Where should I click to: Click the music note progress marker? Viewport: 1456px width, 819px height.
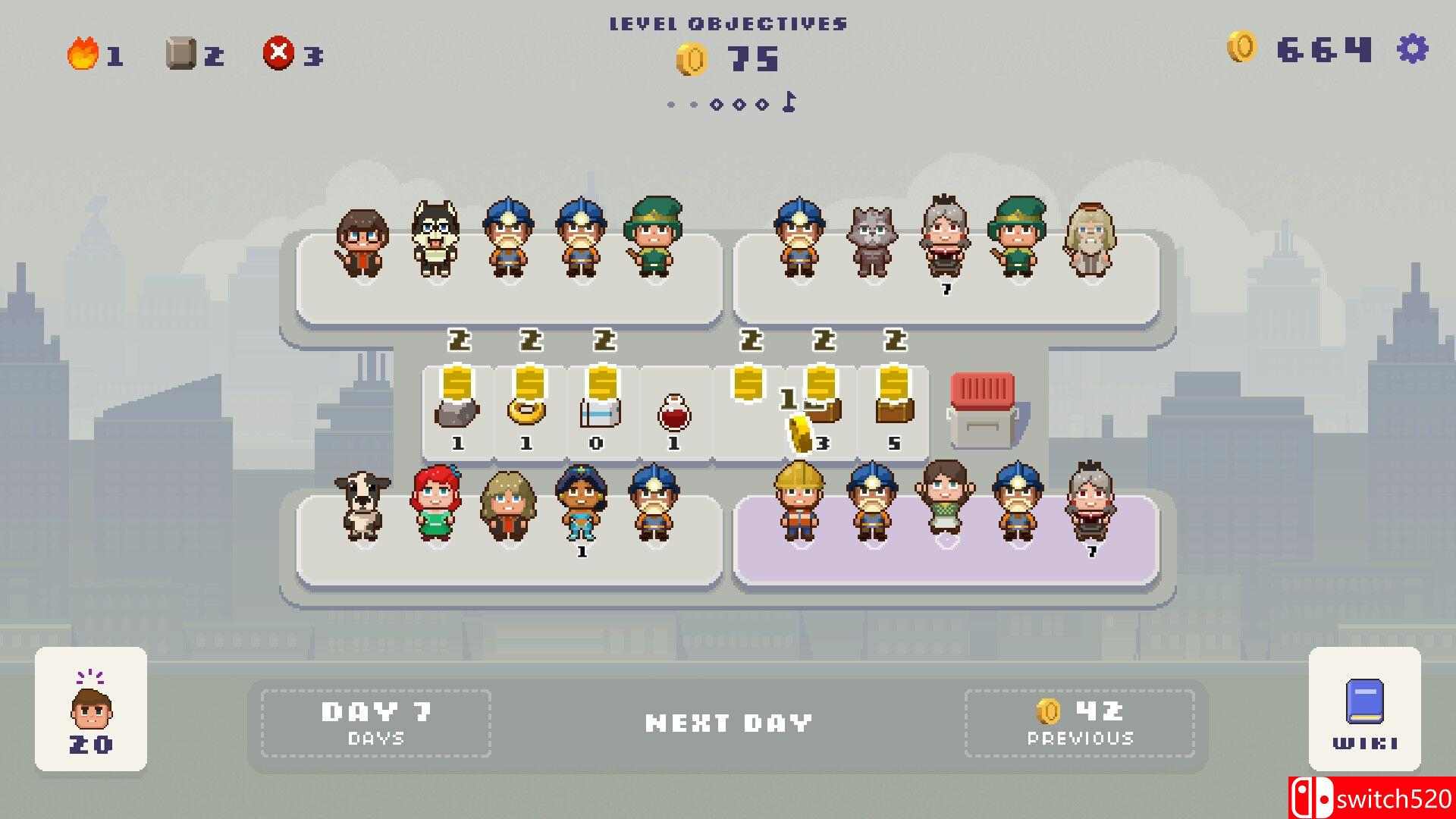point(787,102)
